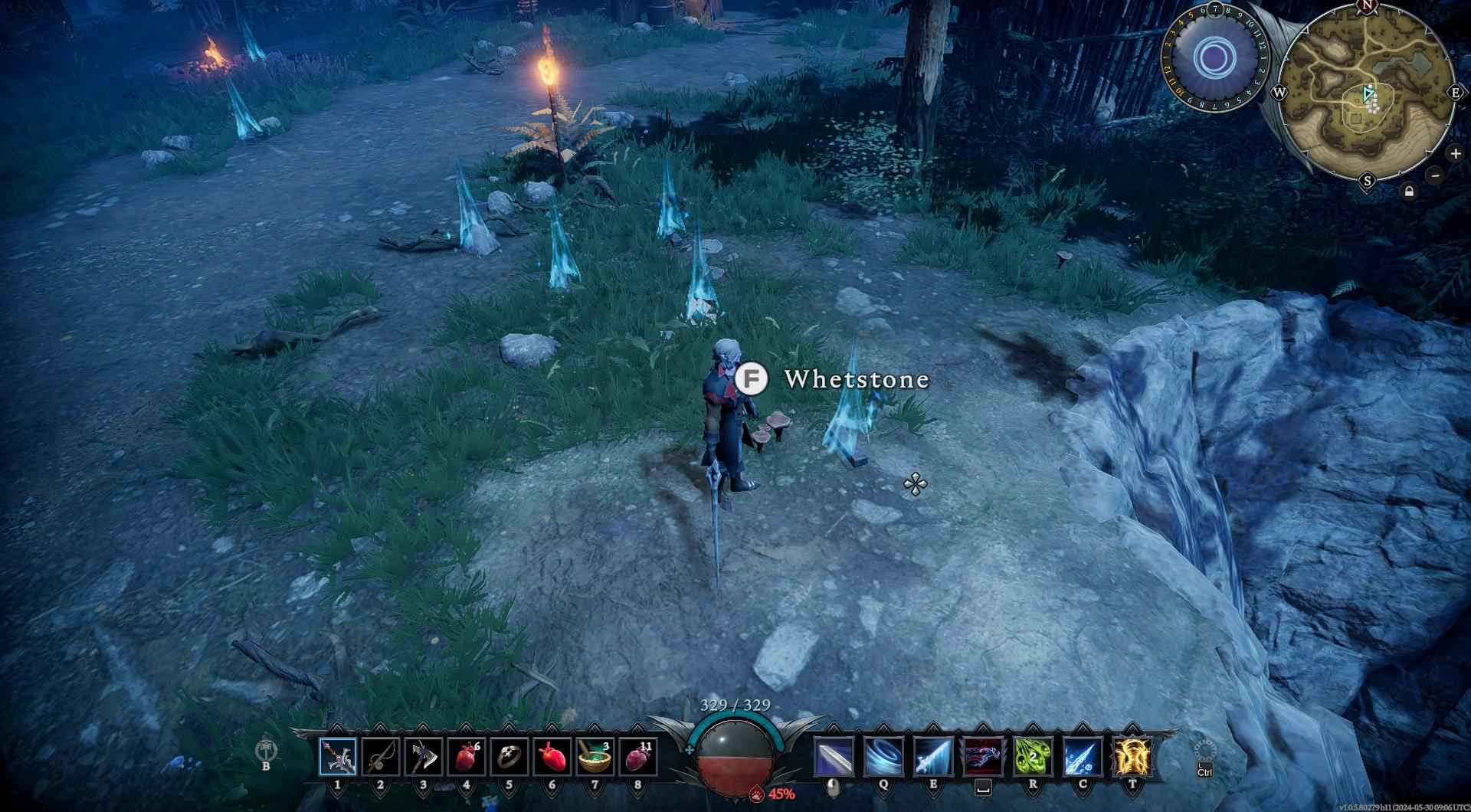Image resolution: width=1471 pixels, height=812 pixels.
Task: Activate the red lightning dash ability
Action: (x=983, y=758)
